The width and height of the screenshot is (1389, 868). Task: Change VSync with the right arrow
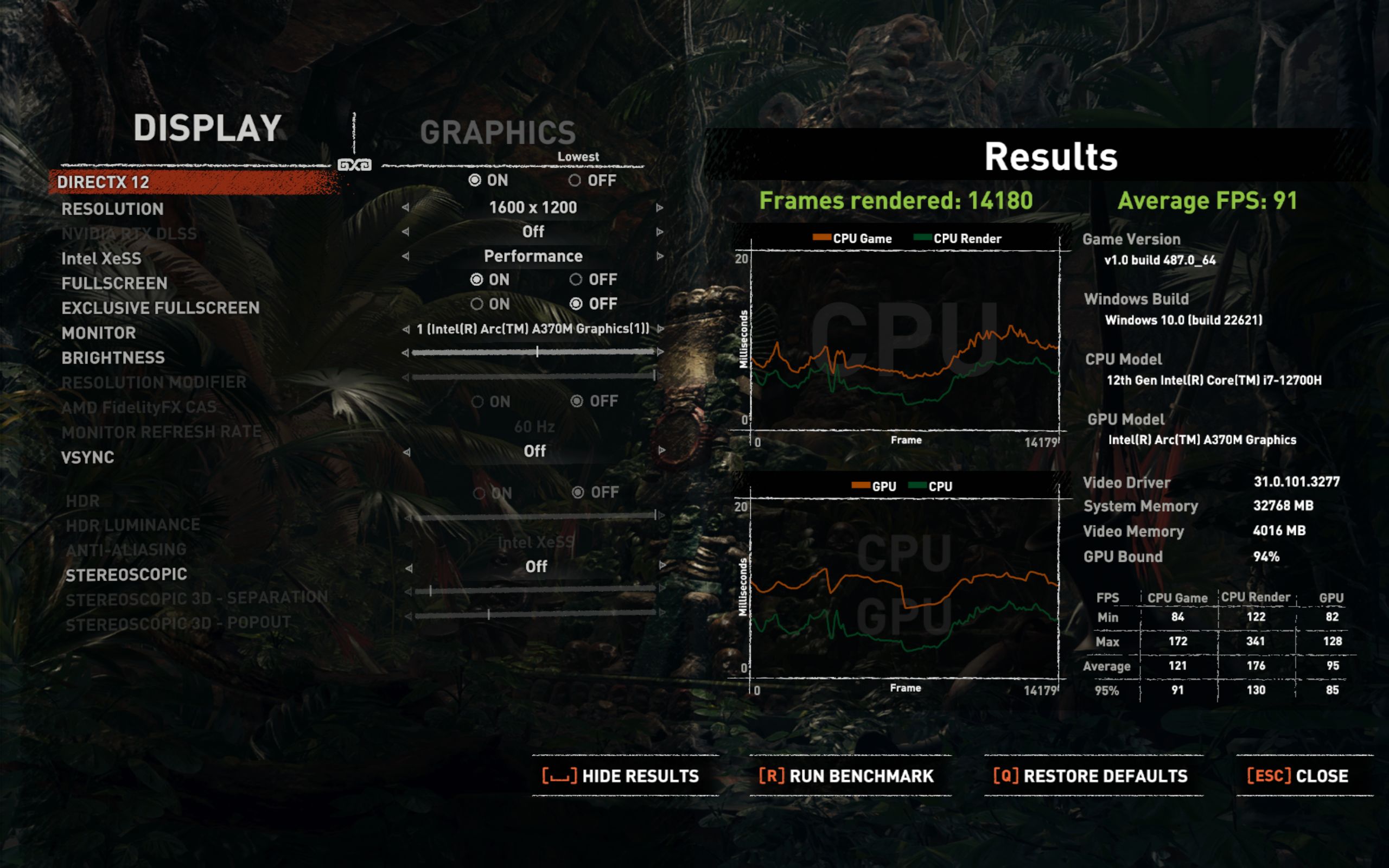click(x=662, y=451)
